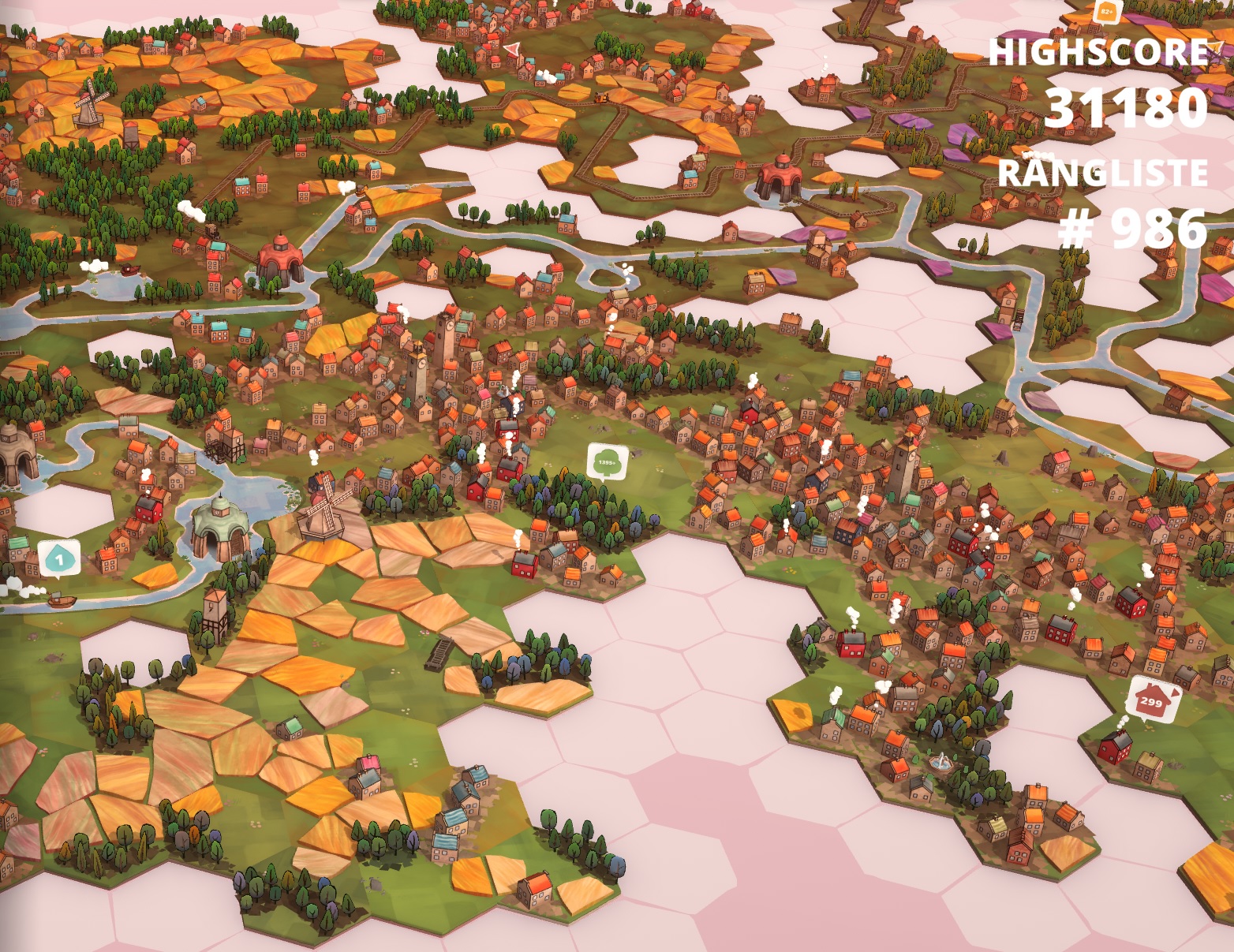Click the red house quest marker 299
Image resolution: width=1234 pixels, height=952 pixels.
coord(1153,699)
